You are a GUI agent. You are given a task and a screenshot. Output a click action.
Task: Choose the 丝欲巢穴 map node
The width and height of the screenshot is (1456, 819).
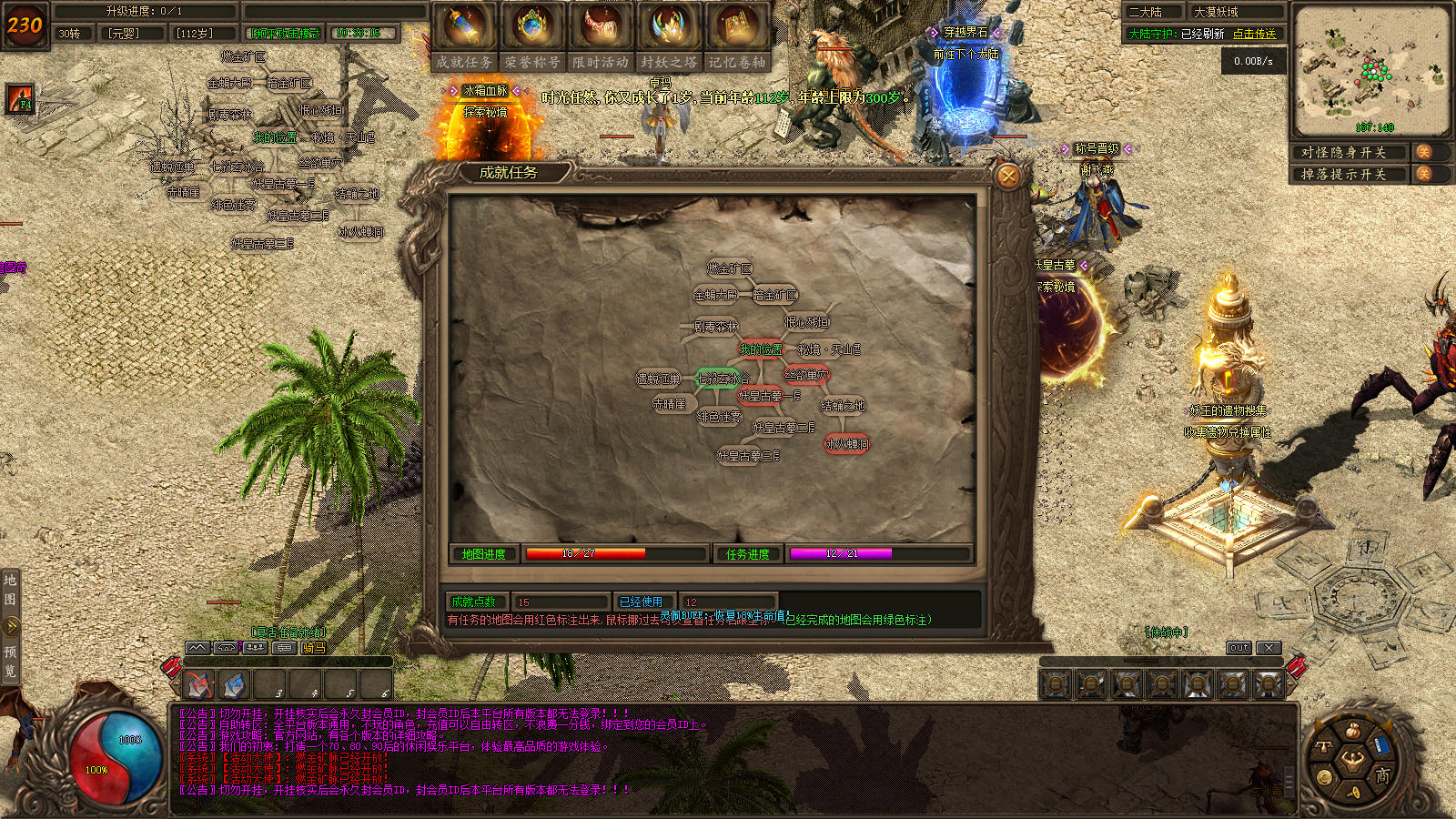[806, 374]
